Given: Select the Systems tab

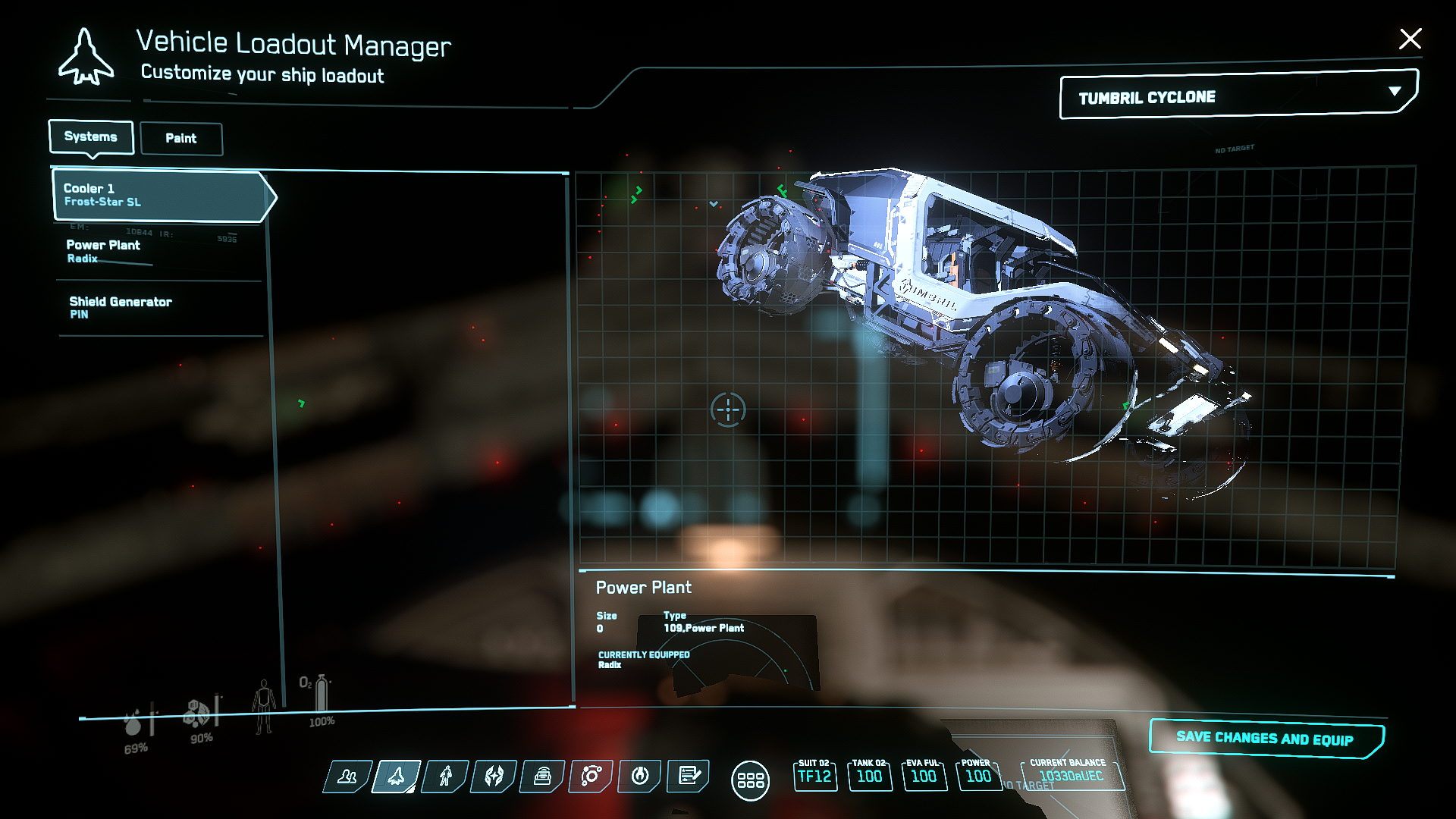Looking at the screenshot, I should (91, 137).
